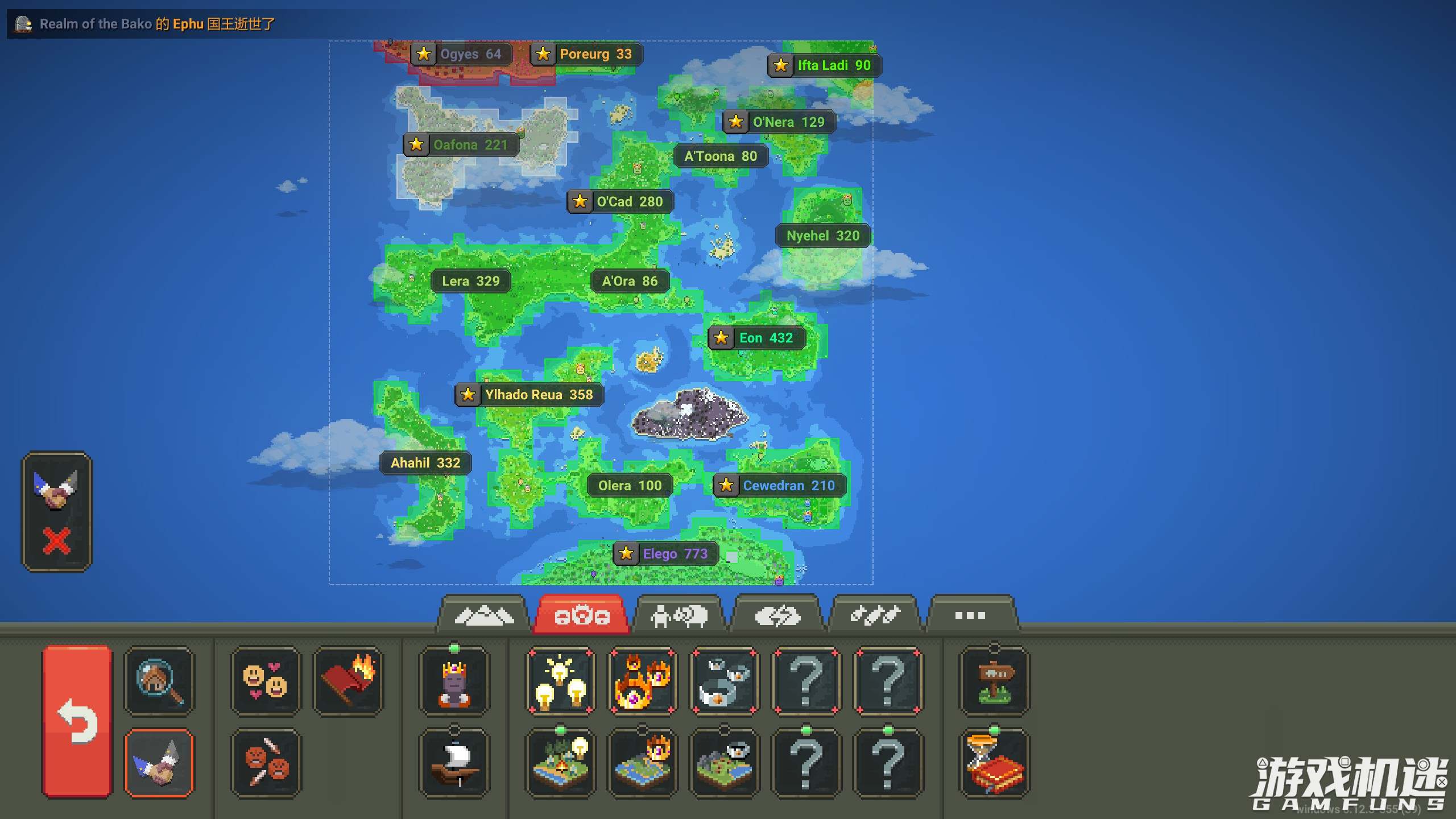Viewport: 1456px width, 819px height.
Task: Choose the Ylhado Reua 358 city label
Action: pyautogui.click(x=530, y=395)
